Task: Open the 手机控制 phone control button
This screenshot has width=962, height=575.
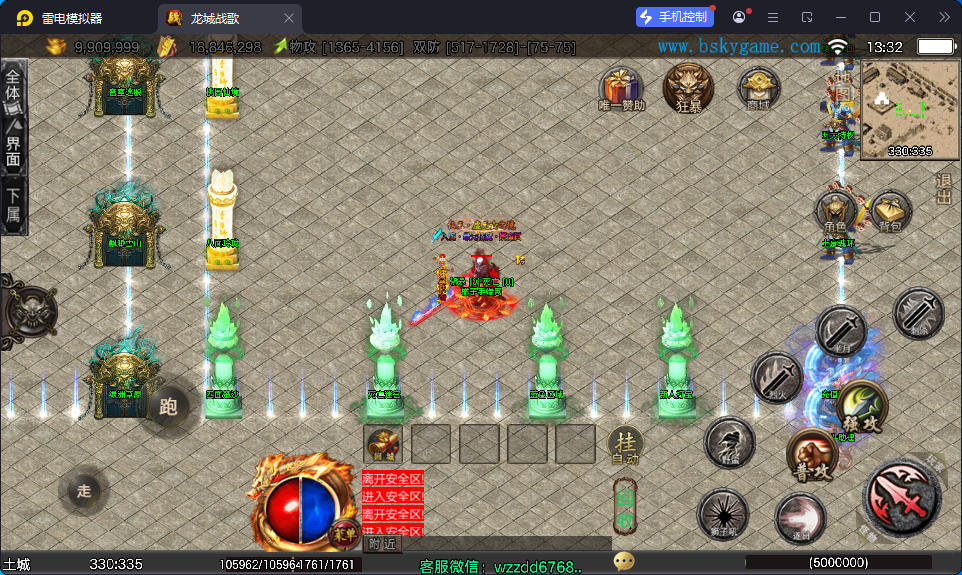Action: (x=675, y=17)
